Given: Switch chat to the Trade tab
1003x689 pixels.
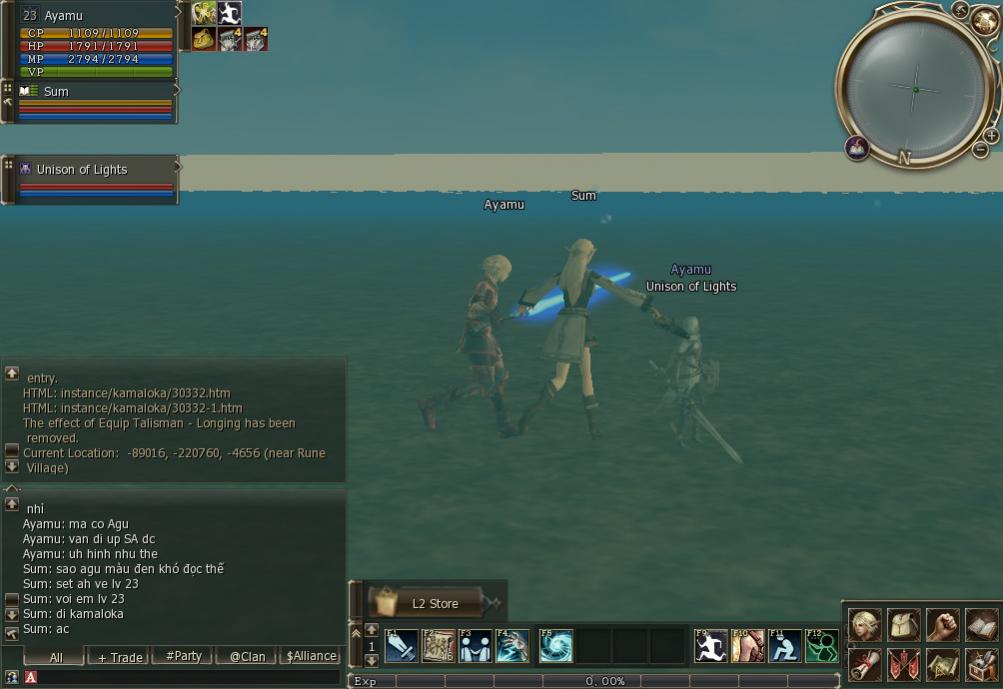Looking at the screenshot, I should pos(118,657).
